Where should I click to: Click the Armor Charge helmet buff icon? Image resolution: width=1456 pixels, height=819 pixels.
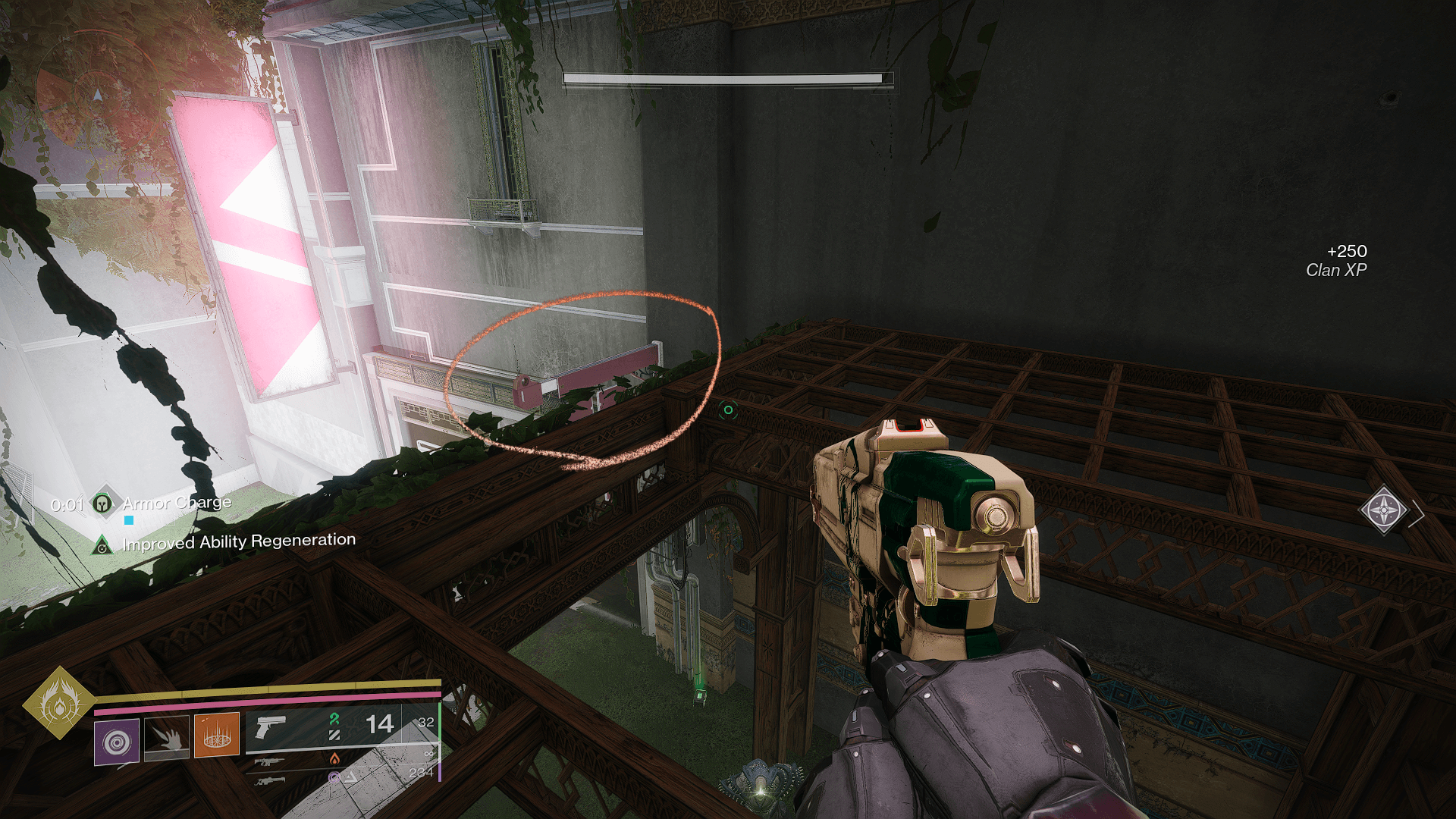click(x=102, y=503)
